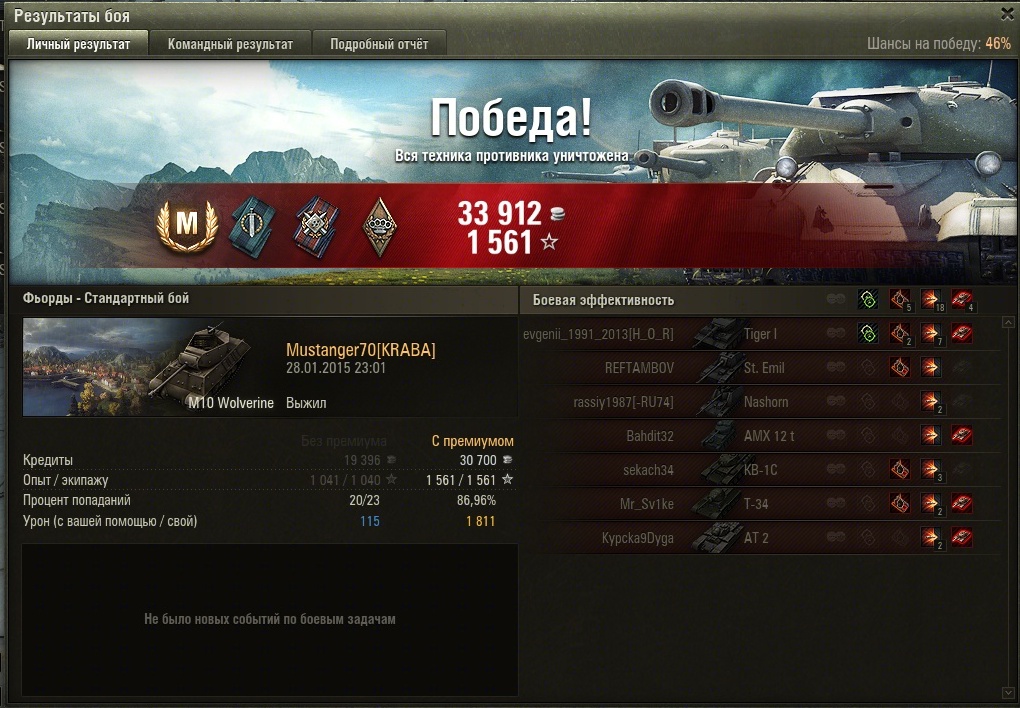Select the Личный результат tab
This screenshot has width=1020, height=708.
78,44
